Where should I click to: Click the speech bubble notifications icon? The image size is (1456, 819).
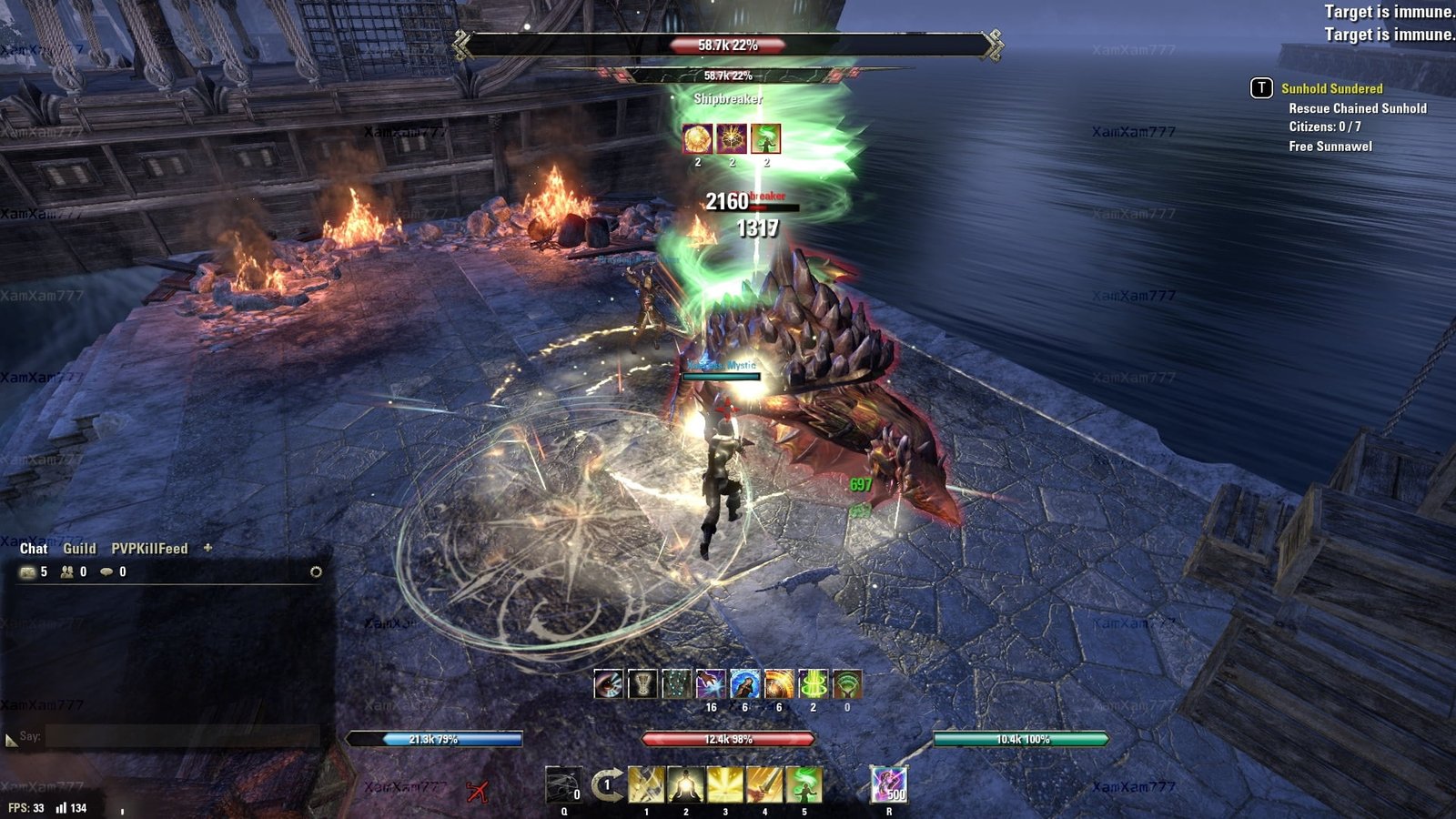tap(107, 572)
